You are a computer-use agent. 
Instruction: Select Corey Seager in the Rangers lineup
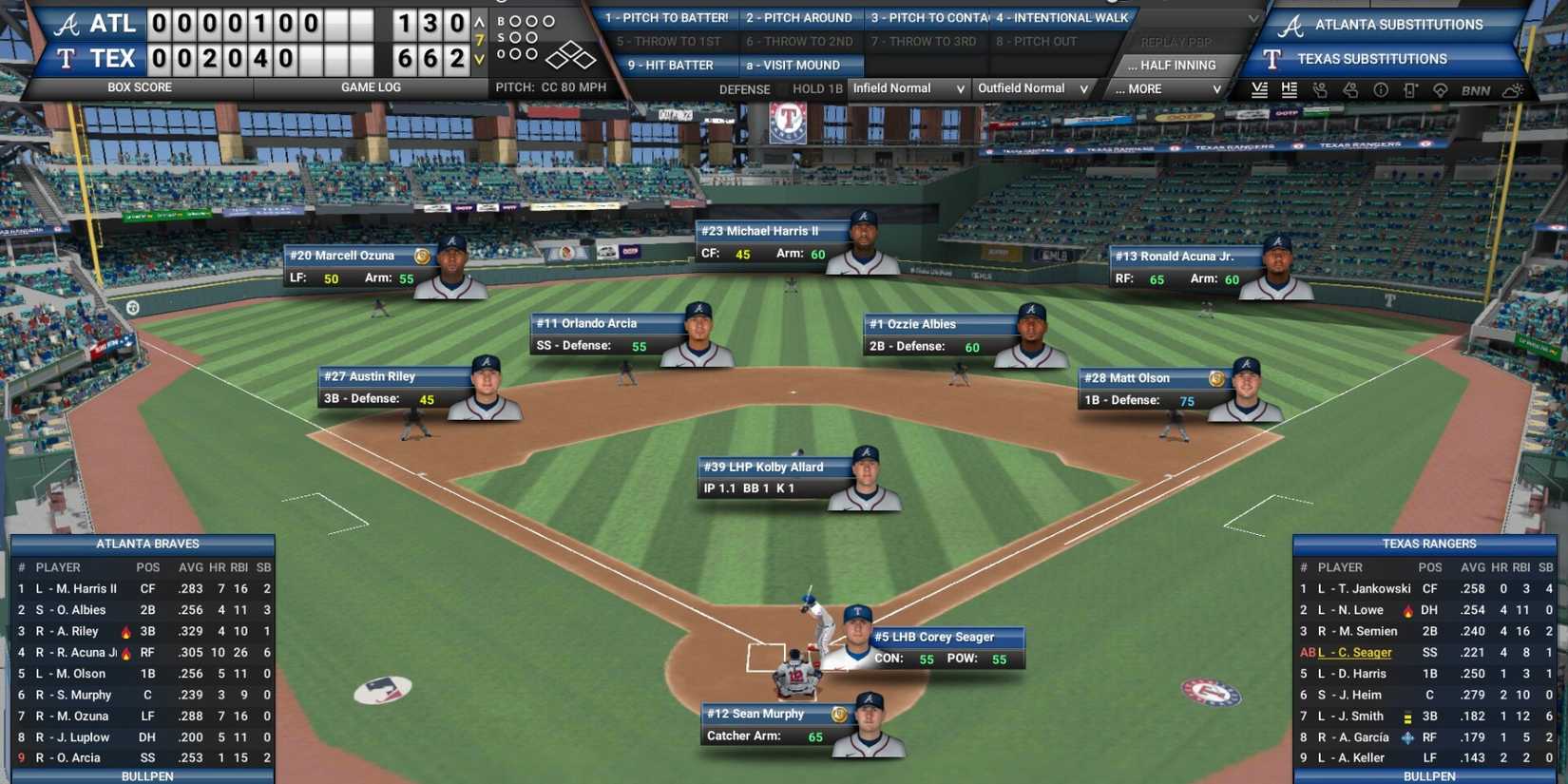pos(1354,652)
